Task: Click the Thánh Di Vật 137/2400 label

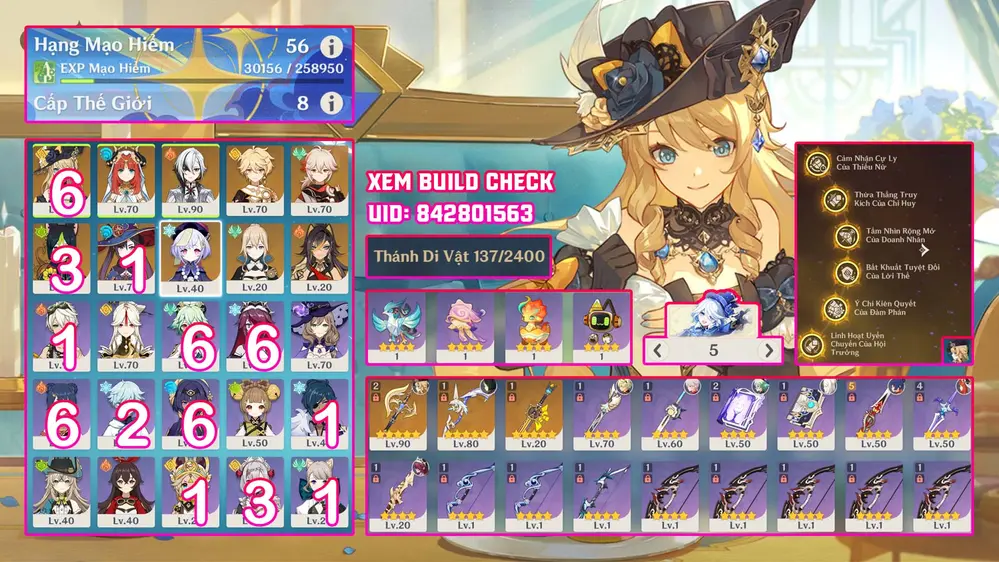Action: (x=459, y=257)
